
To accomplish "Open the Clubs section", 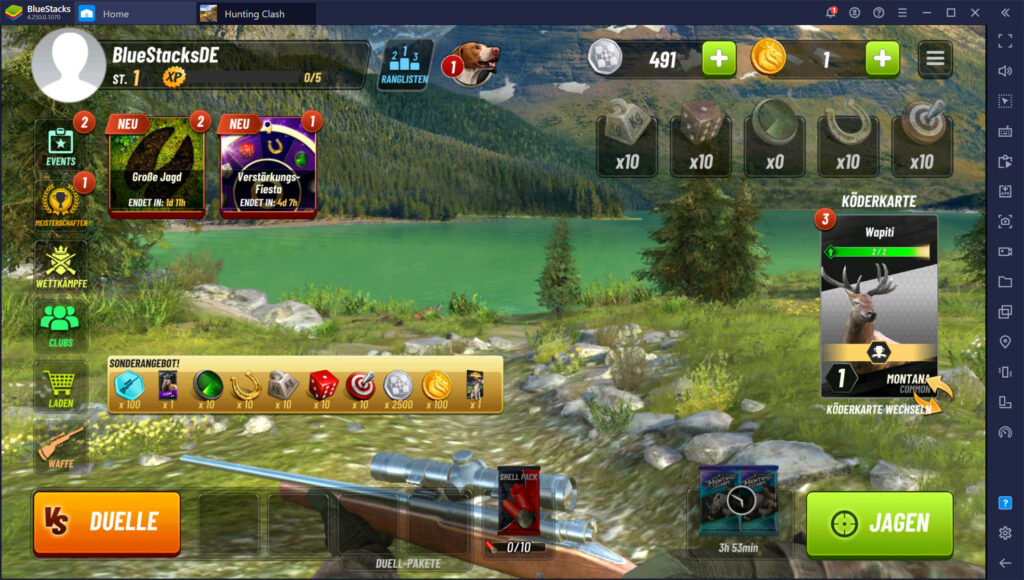I will 61,323.
